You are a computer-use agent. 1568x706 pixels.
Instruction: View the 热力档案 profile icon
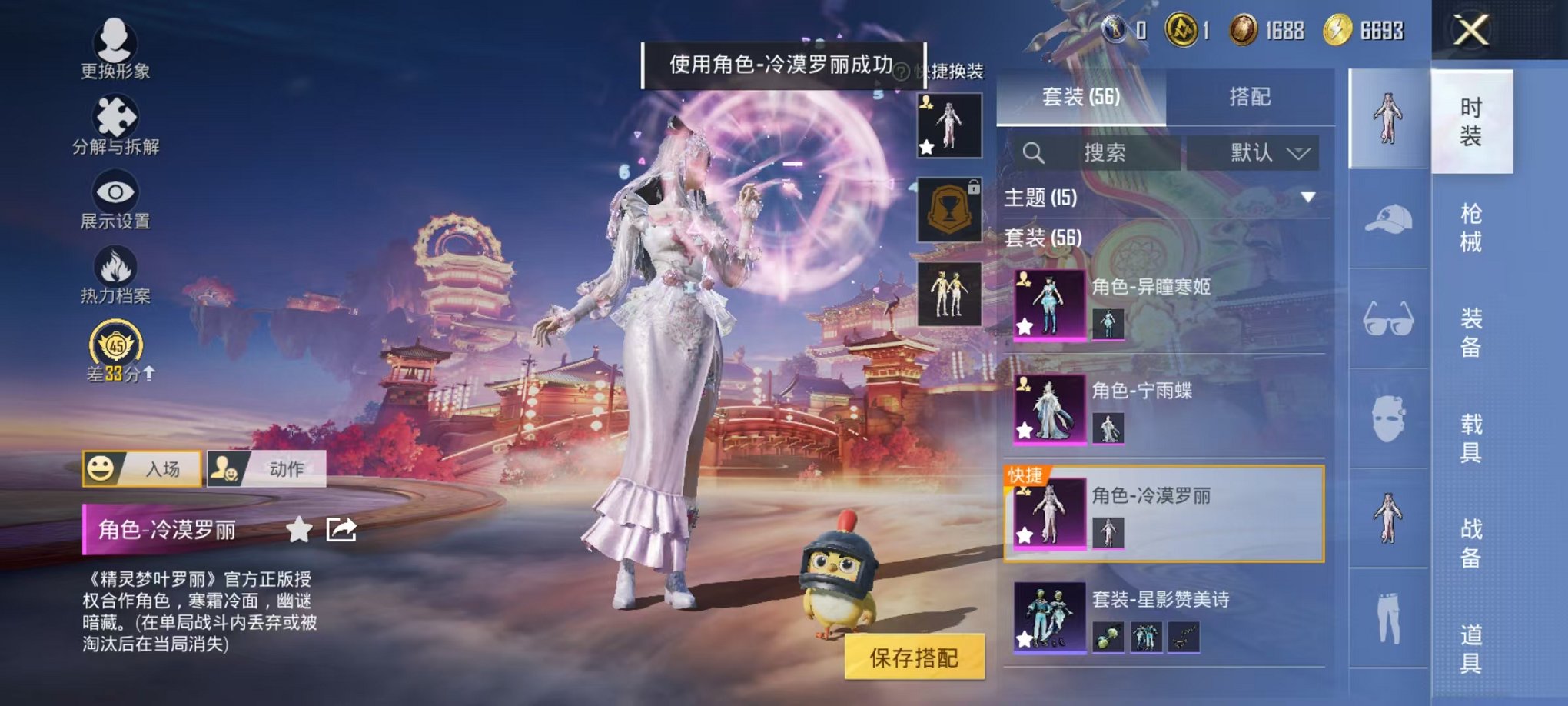[x=115, y=273]
